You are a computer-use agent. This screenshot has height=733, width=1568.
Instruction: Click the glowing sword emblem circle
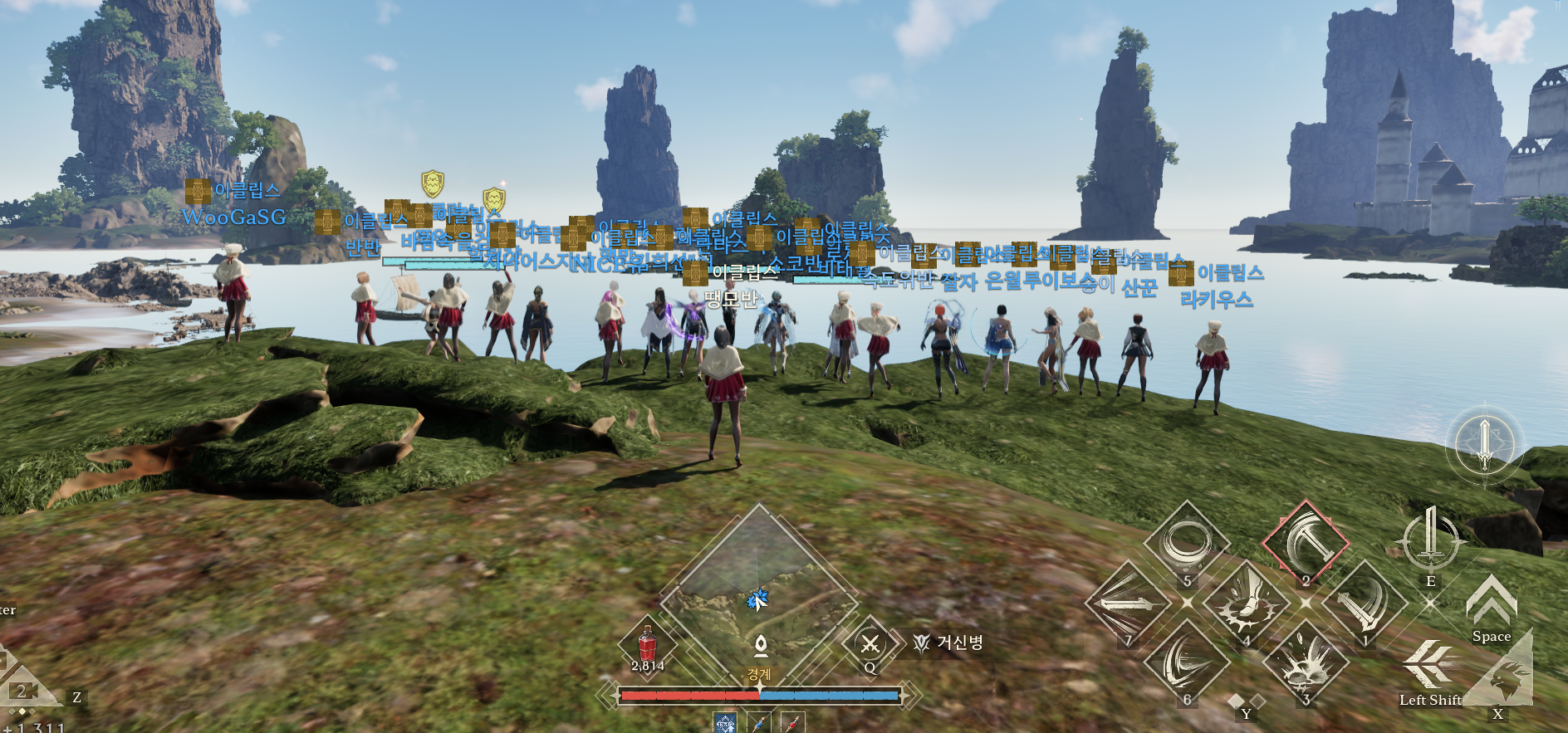click(x=1485, y=444)
